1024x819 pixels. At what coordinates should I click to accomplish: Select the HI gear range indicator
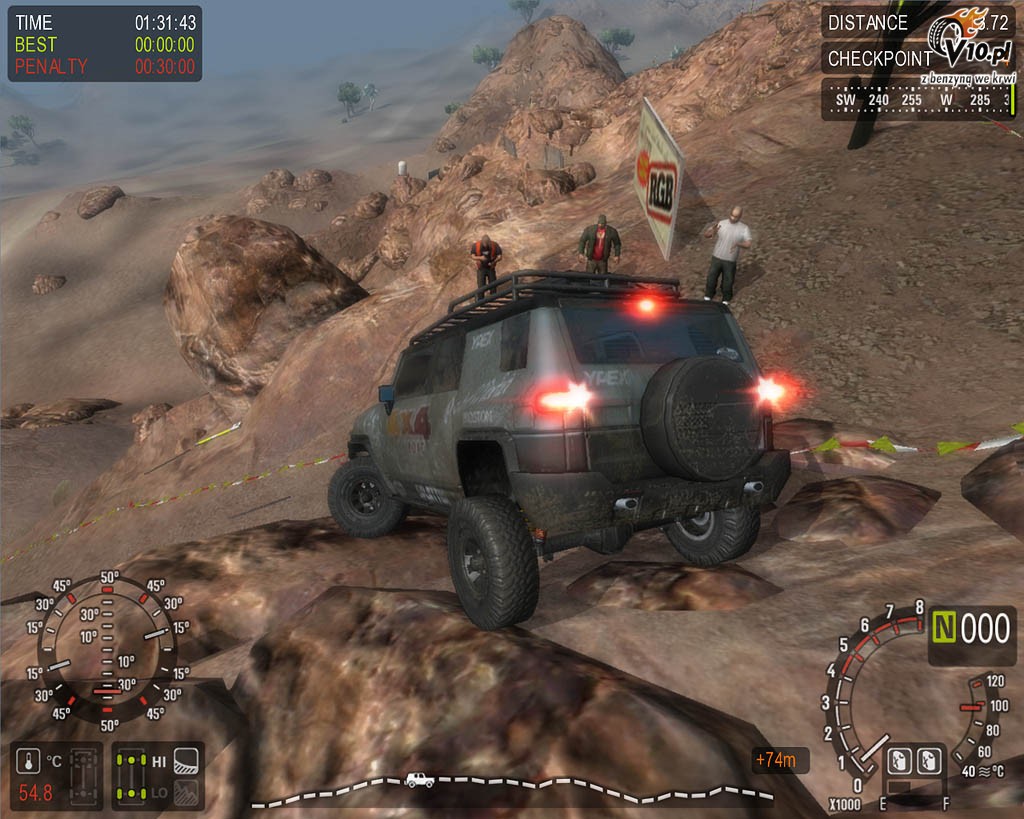[x=158, y=762]
